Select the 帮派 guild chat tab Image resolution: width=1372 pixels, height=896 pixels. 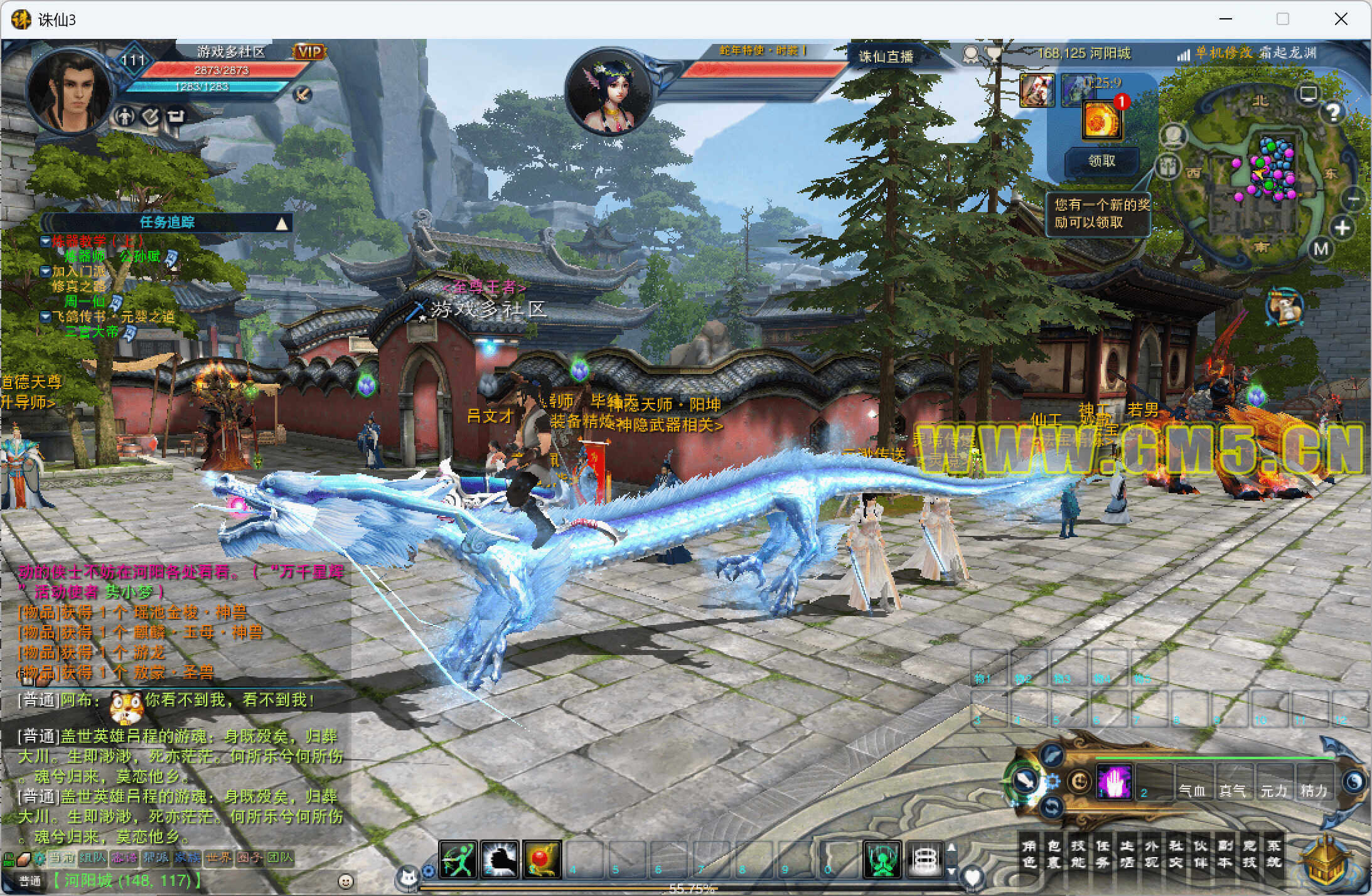pos(156,858)
